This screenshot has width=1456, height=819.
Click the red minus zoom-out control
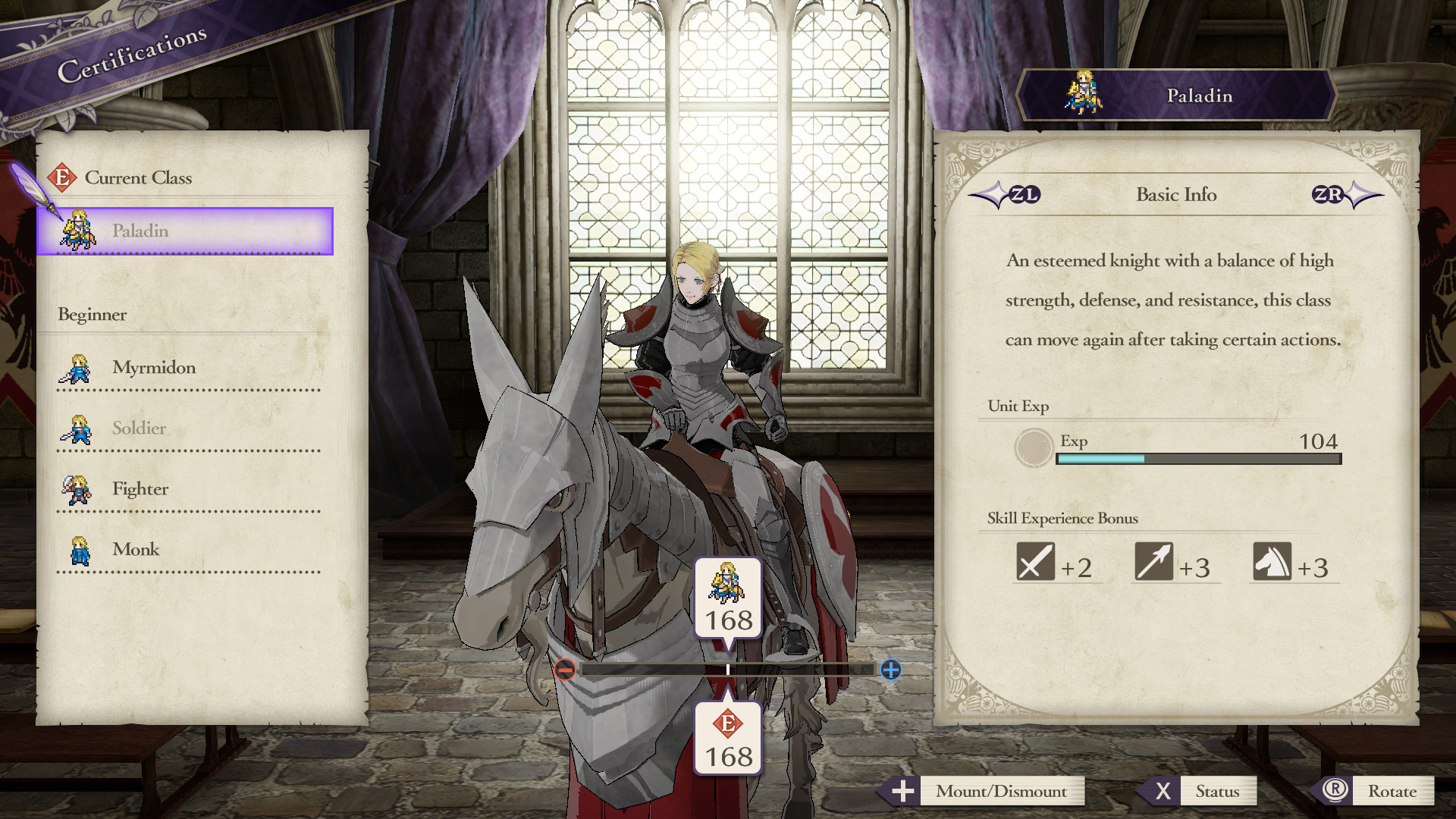(x=564, y=670)
